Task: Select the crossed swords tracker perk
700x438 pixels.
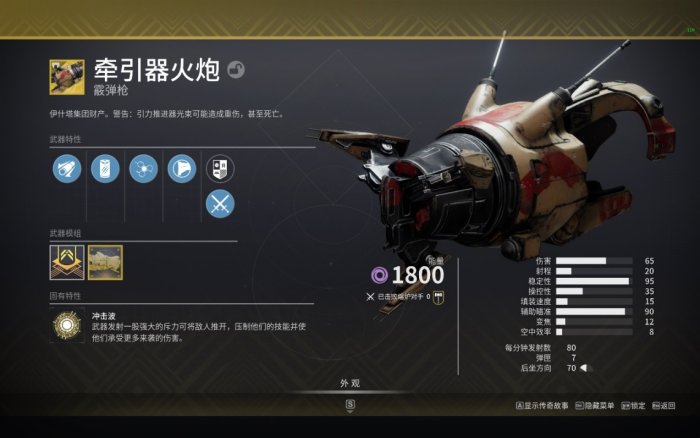Action: point(220,204)
